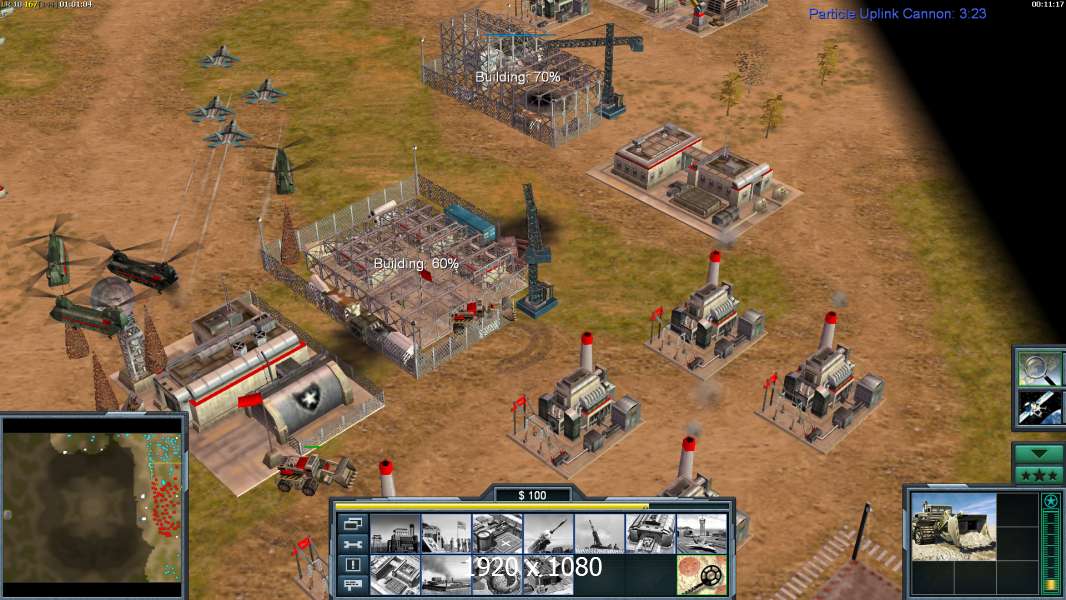Open the three-star General's Powers button
The width and height of the screenshot is (1066, 600).
point(1039,474)
